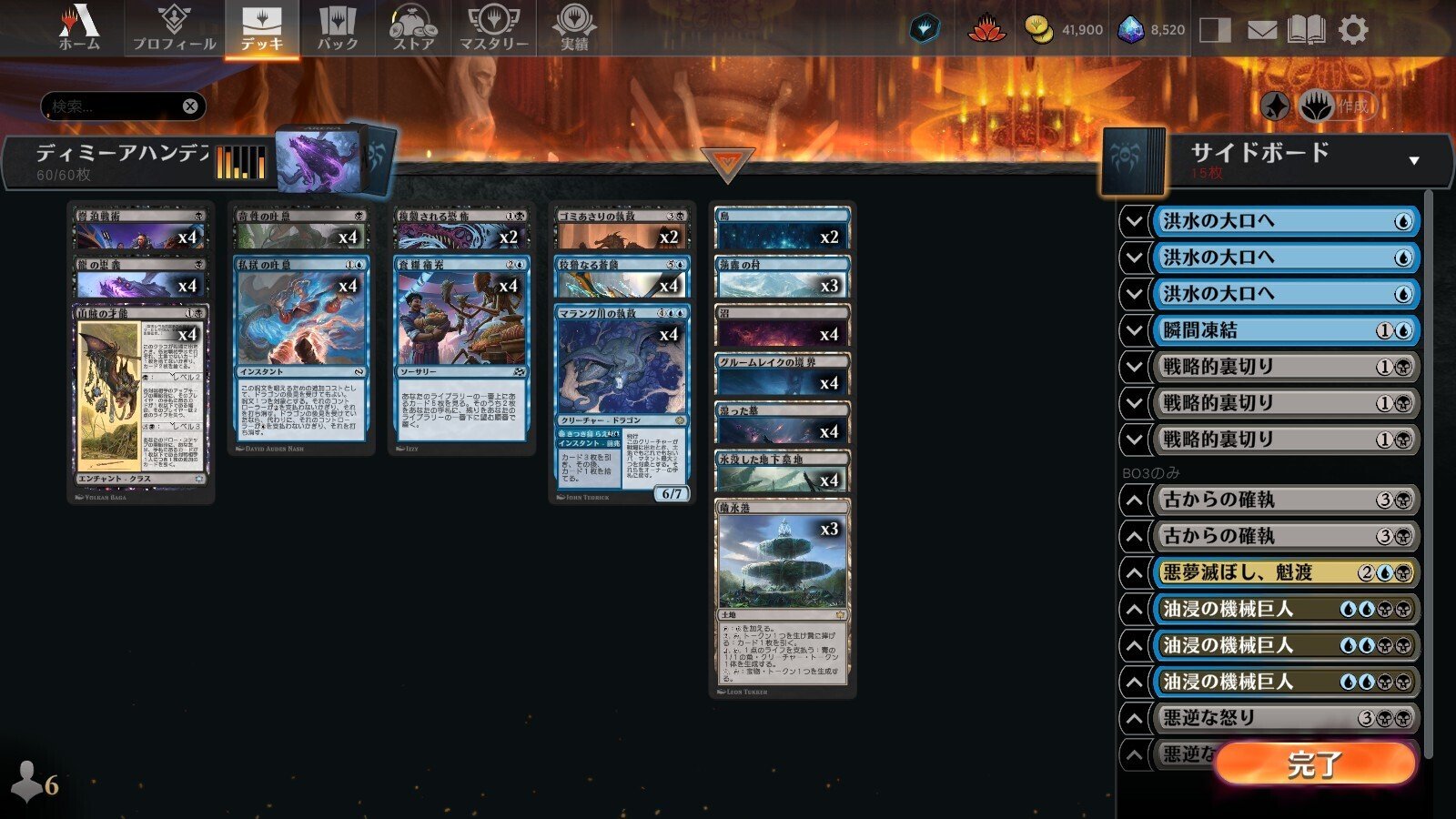
Task: Toggle 瞬間凍結 into the main deck
Action: [x=1132, y=329]
